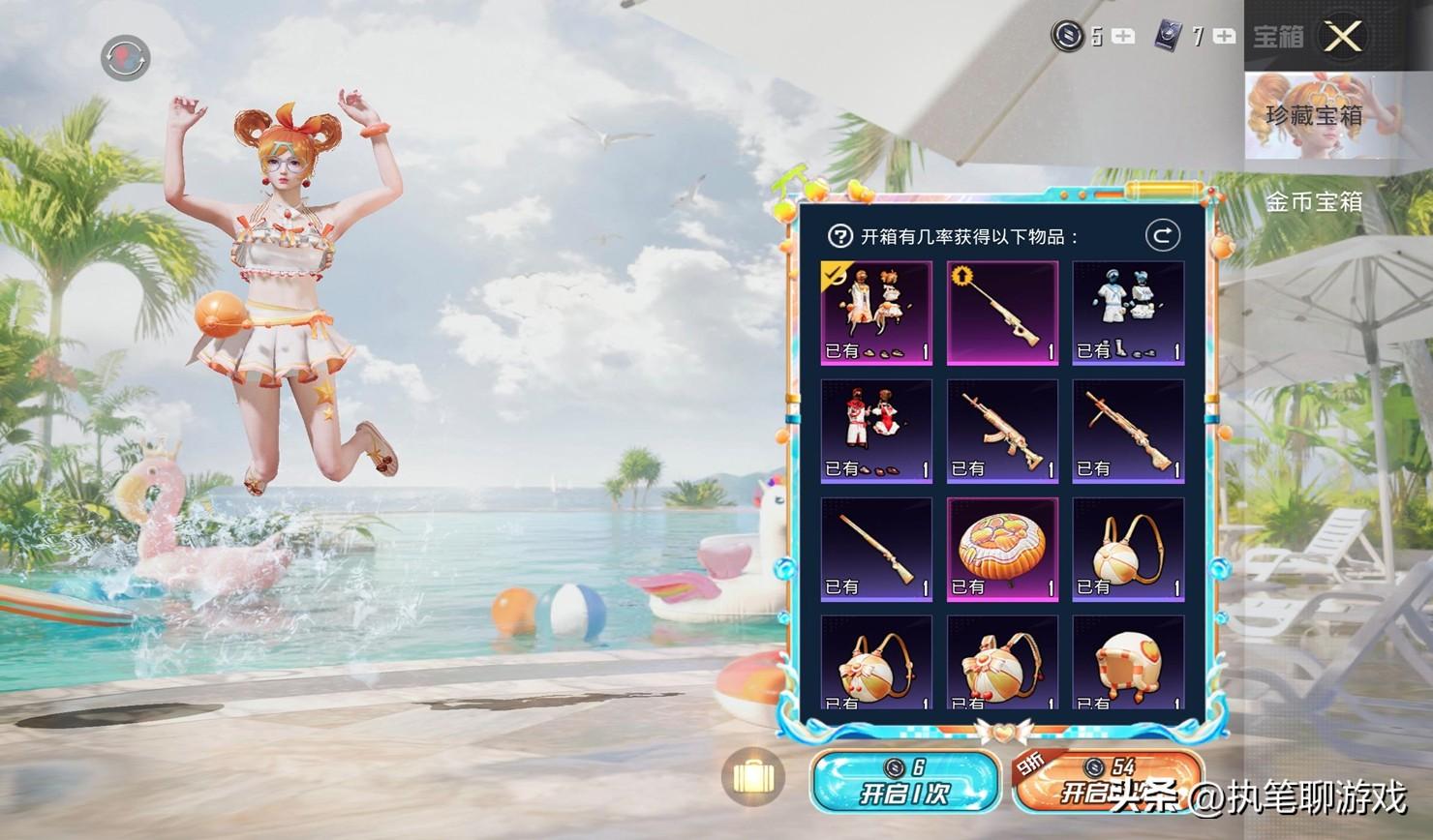Add more chest coupon tickets
The height and width of the screenshot is (840, 1433).
tap(1224, 37)
